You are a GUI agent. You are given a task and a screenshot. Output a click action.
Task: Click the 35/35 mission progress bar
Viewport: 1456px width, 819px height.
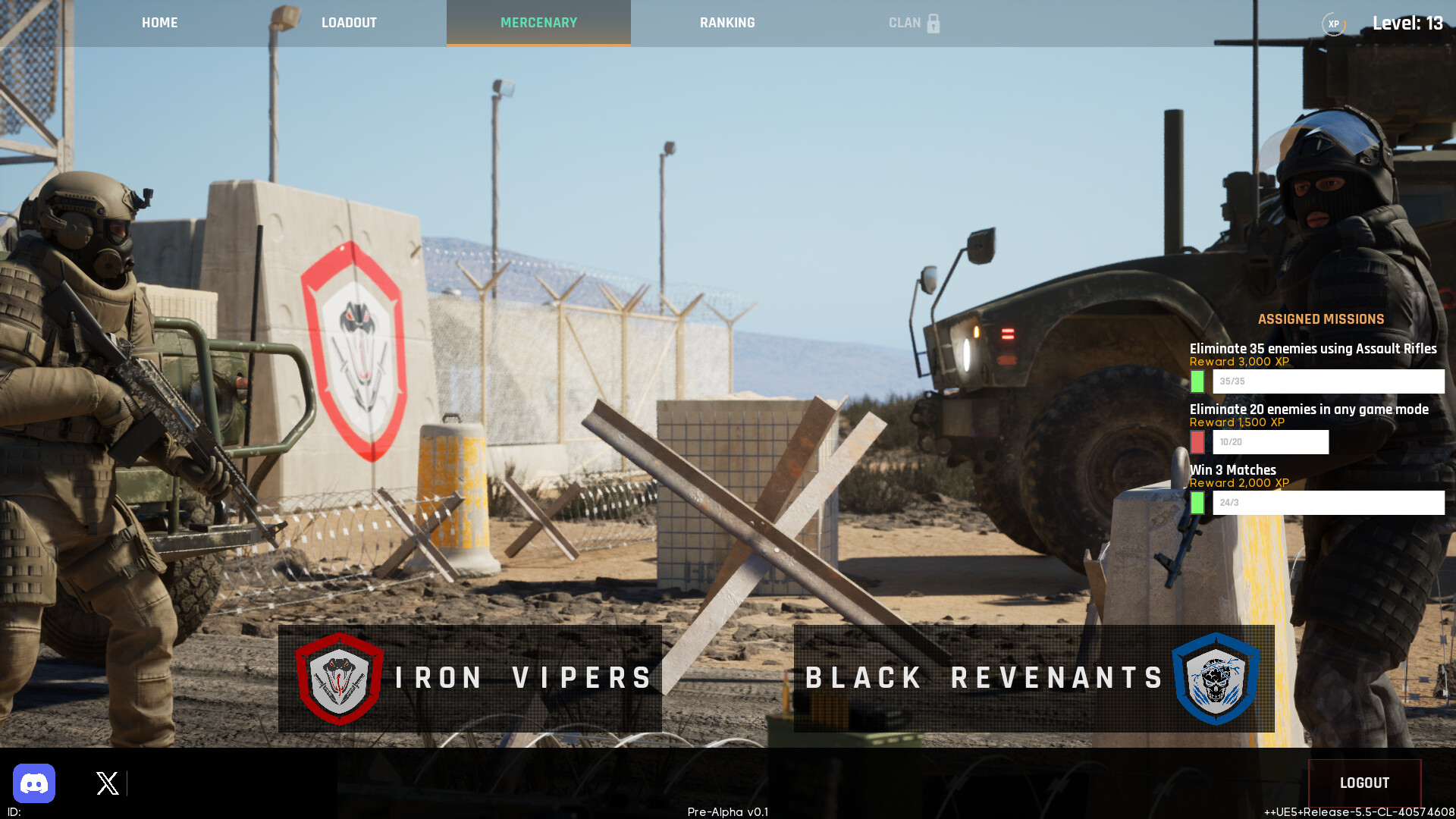pos(1329,381)
